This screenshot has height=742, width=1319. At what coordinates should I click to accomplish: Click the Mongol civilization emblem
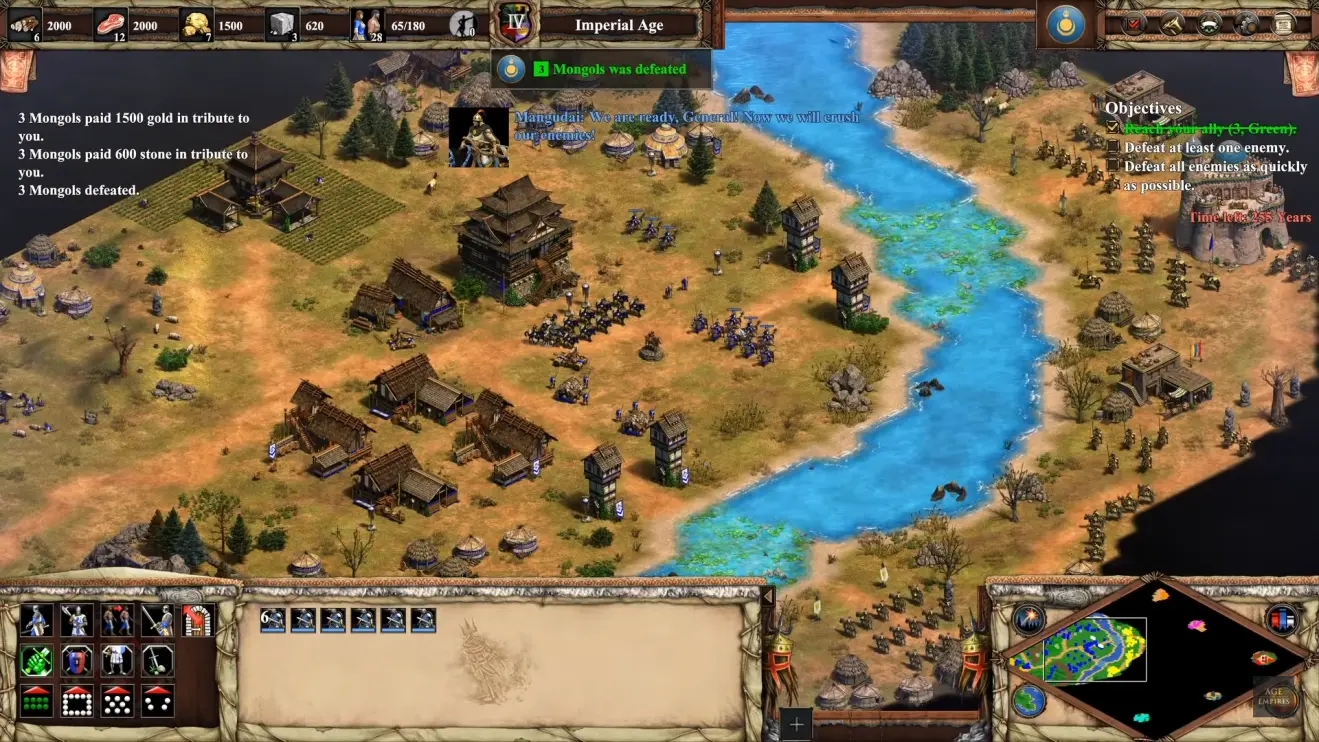(1066, 24)
